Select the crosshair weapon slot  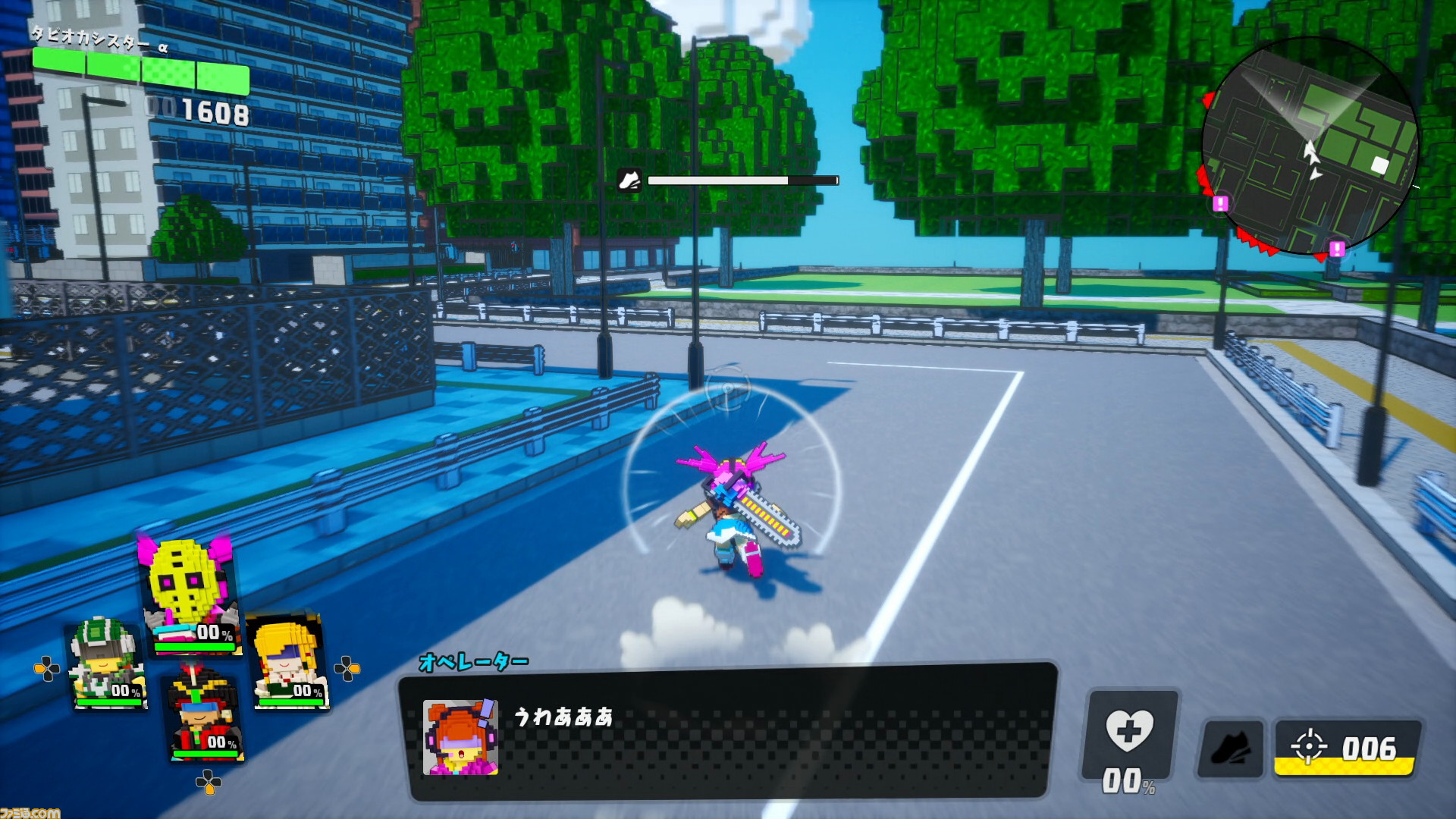click(1346, 748)
